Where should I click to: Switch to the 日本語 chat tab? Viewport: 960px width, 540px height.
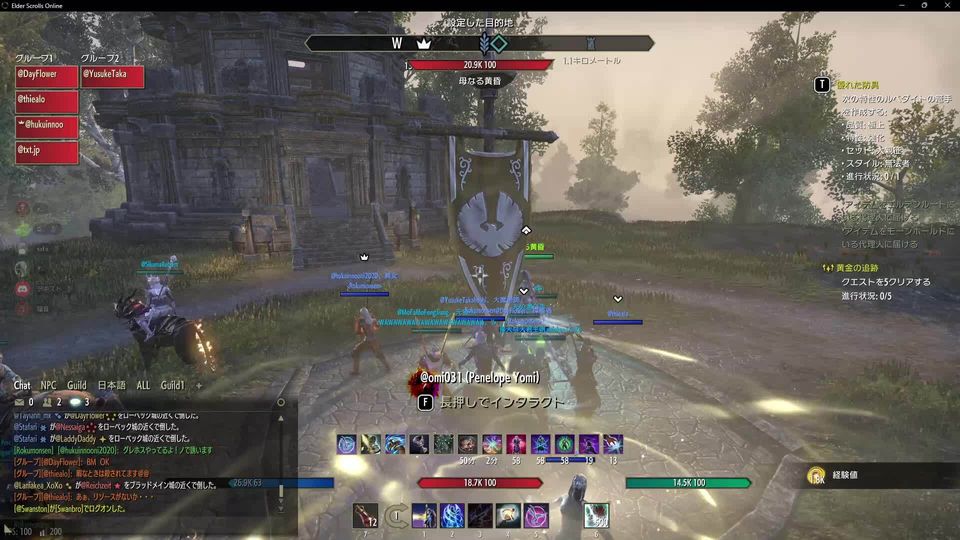pos(111,385)
